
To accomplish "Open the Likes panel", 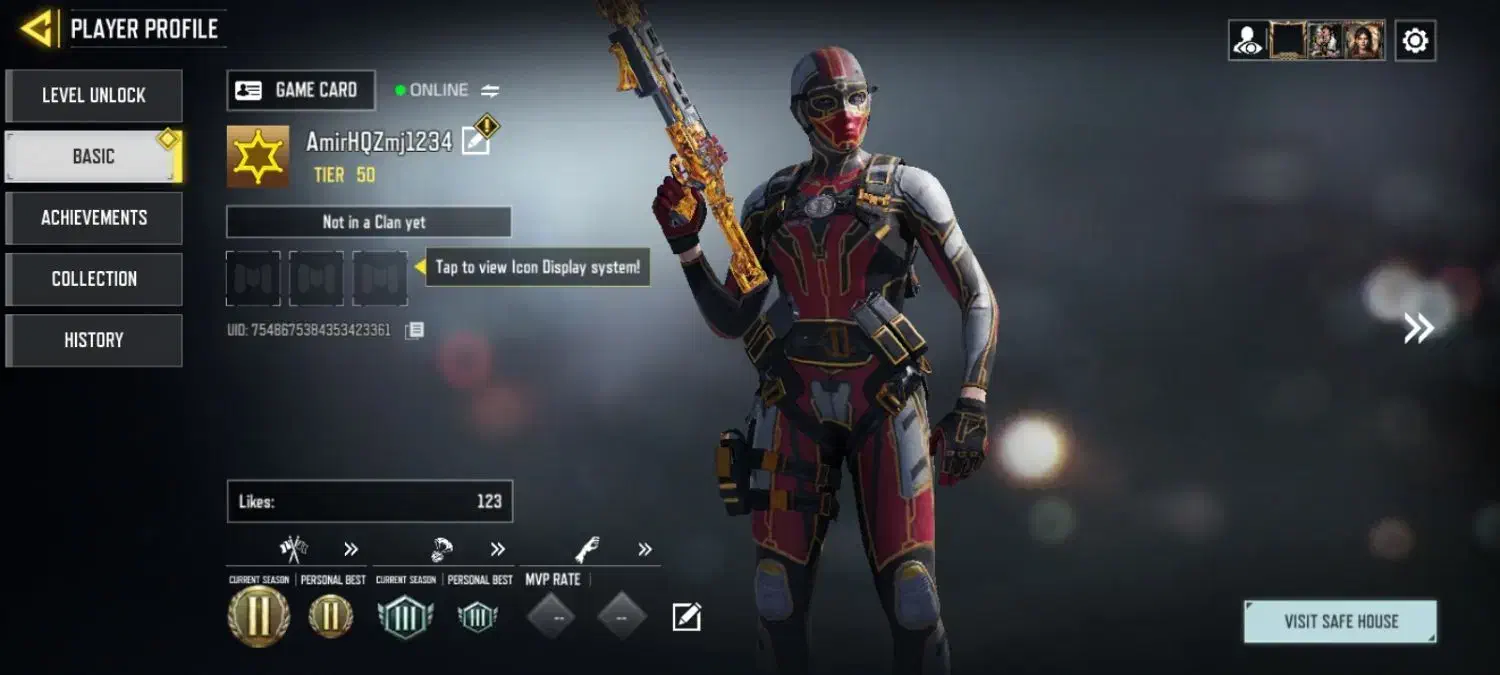I will (369, 501).
